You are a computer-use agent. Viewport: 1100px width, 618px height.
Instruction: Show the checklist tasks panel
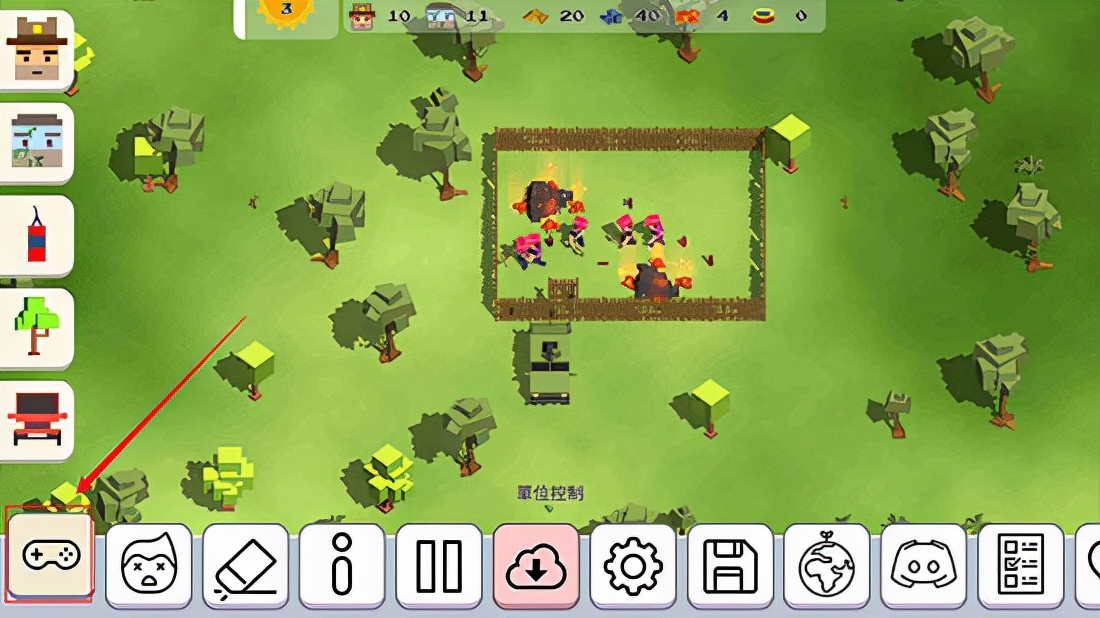tap(1021, 566)
